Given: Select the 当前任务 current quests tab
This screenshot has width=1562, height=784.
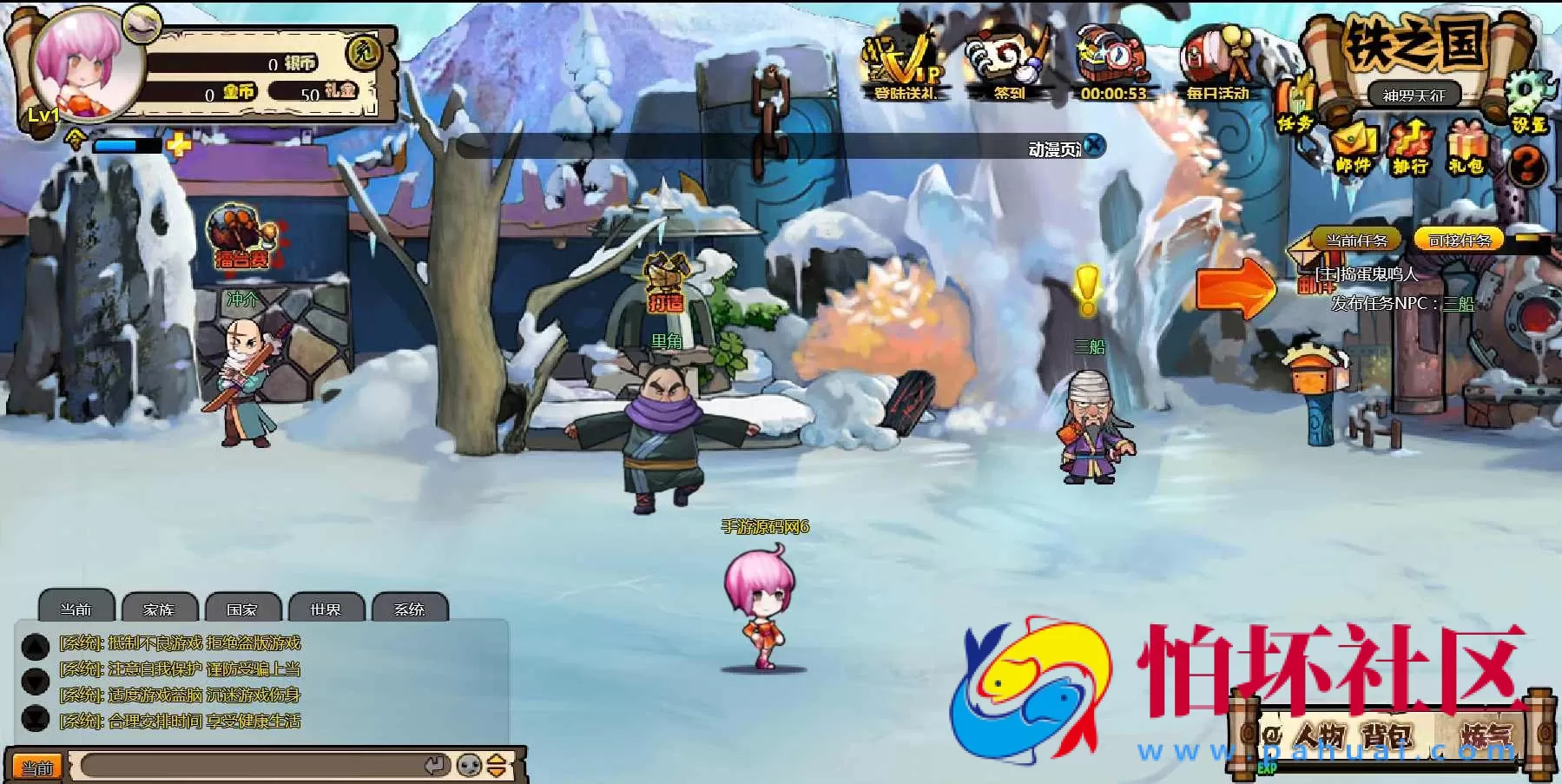Looking at the screenshot, I should point(1356,240).
